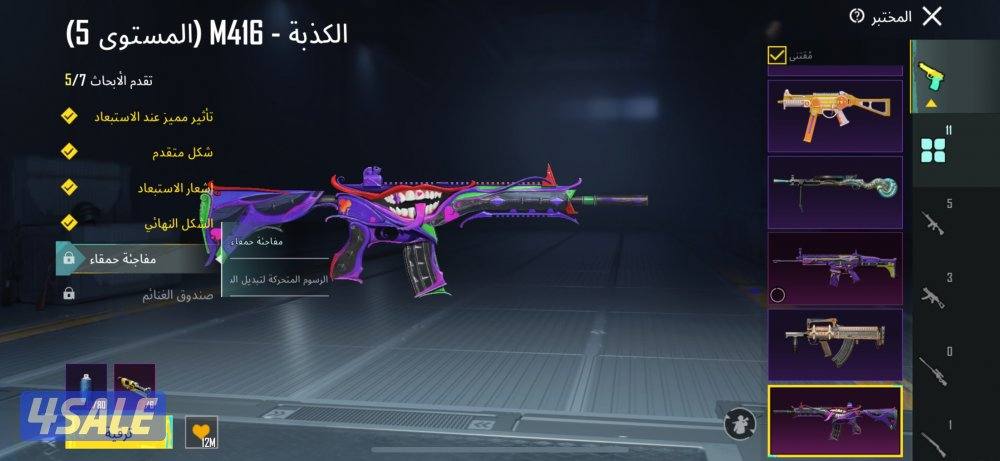This screenshot has width=1000, height=461.
Task: Select the highlighted M416 skin thumbnail
Action: tap(835, 420)
